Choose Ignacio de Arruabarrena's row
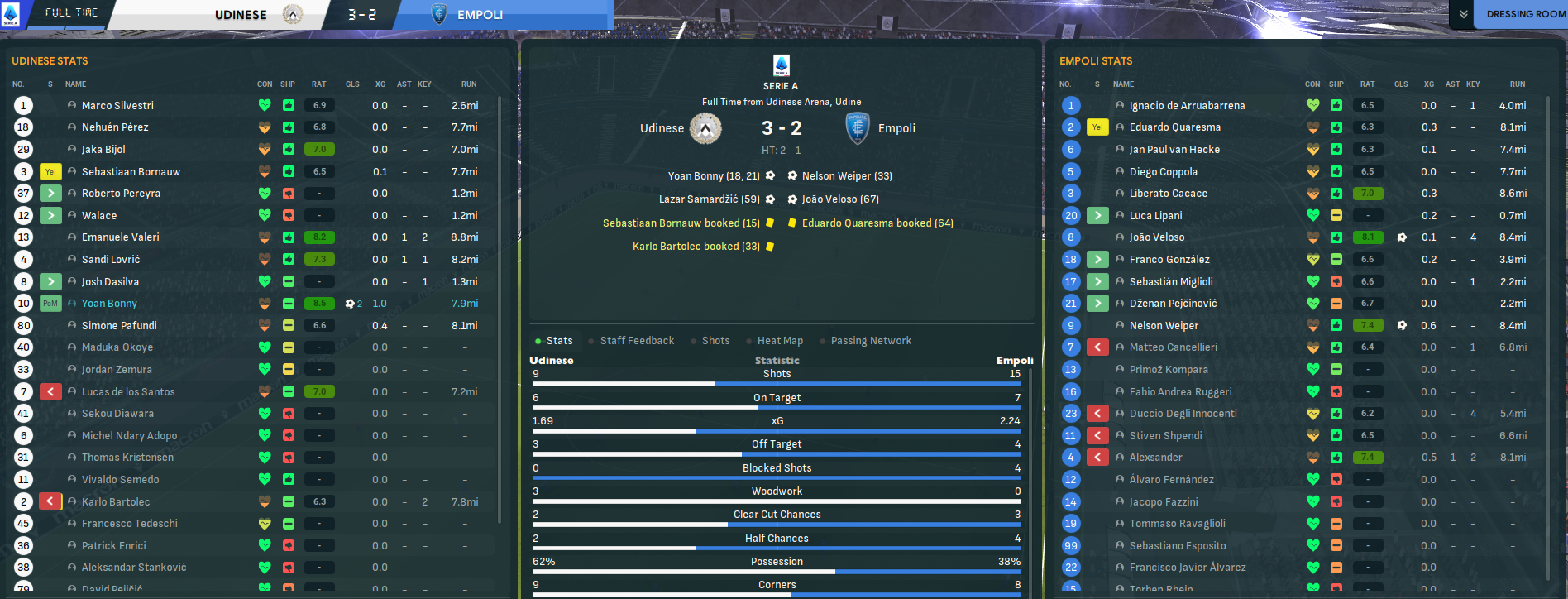Image resolution: width=1568 pixels, height=599 pixels. tap(1187, 106)
